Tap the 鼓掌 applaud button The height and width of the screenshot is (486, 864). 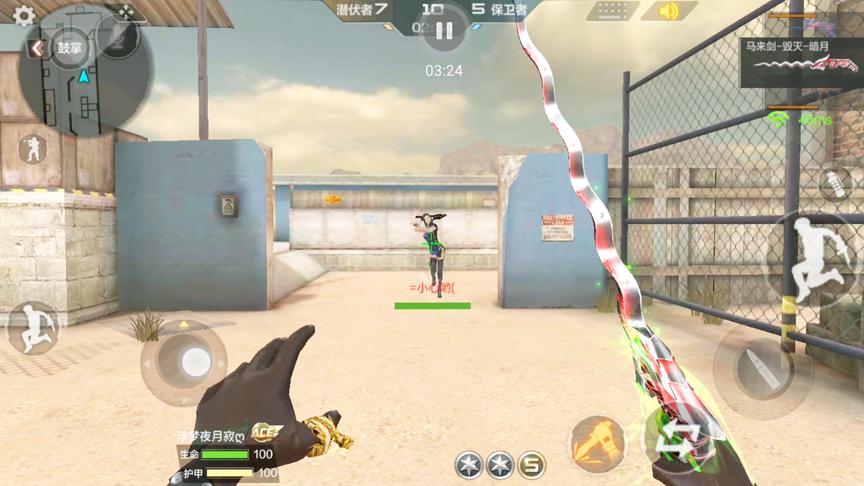pos(70,47)
